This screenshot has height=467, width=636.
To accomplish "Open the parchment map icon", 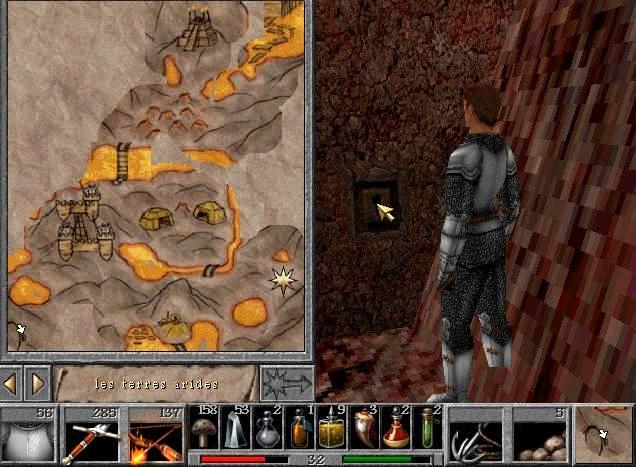I will [604, 434].
